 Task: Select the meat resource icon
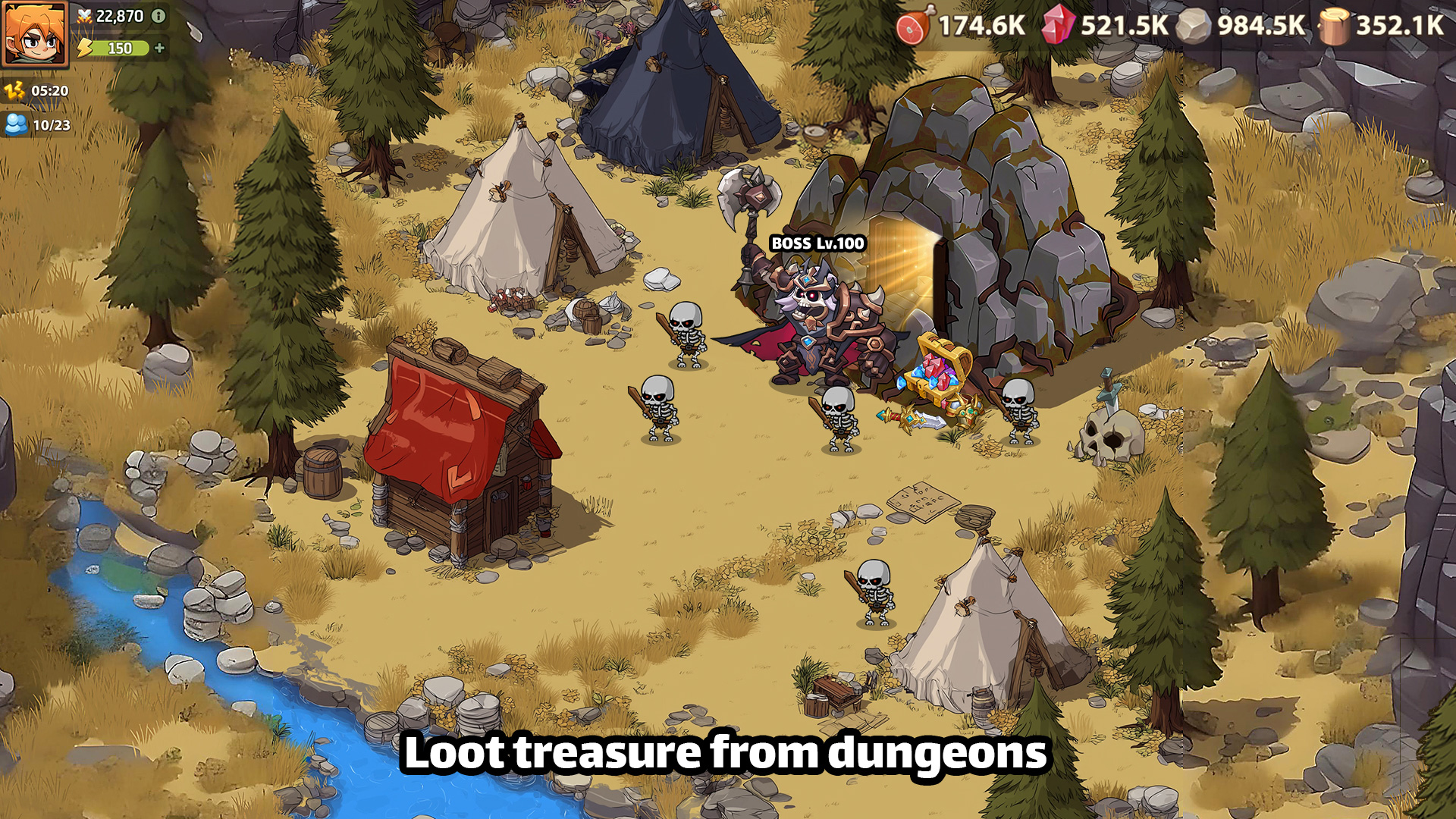(912, 27)
